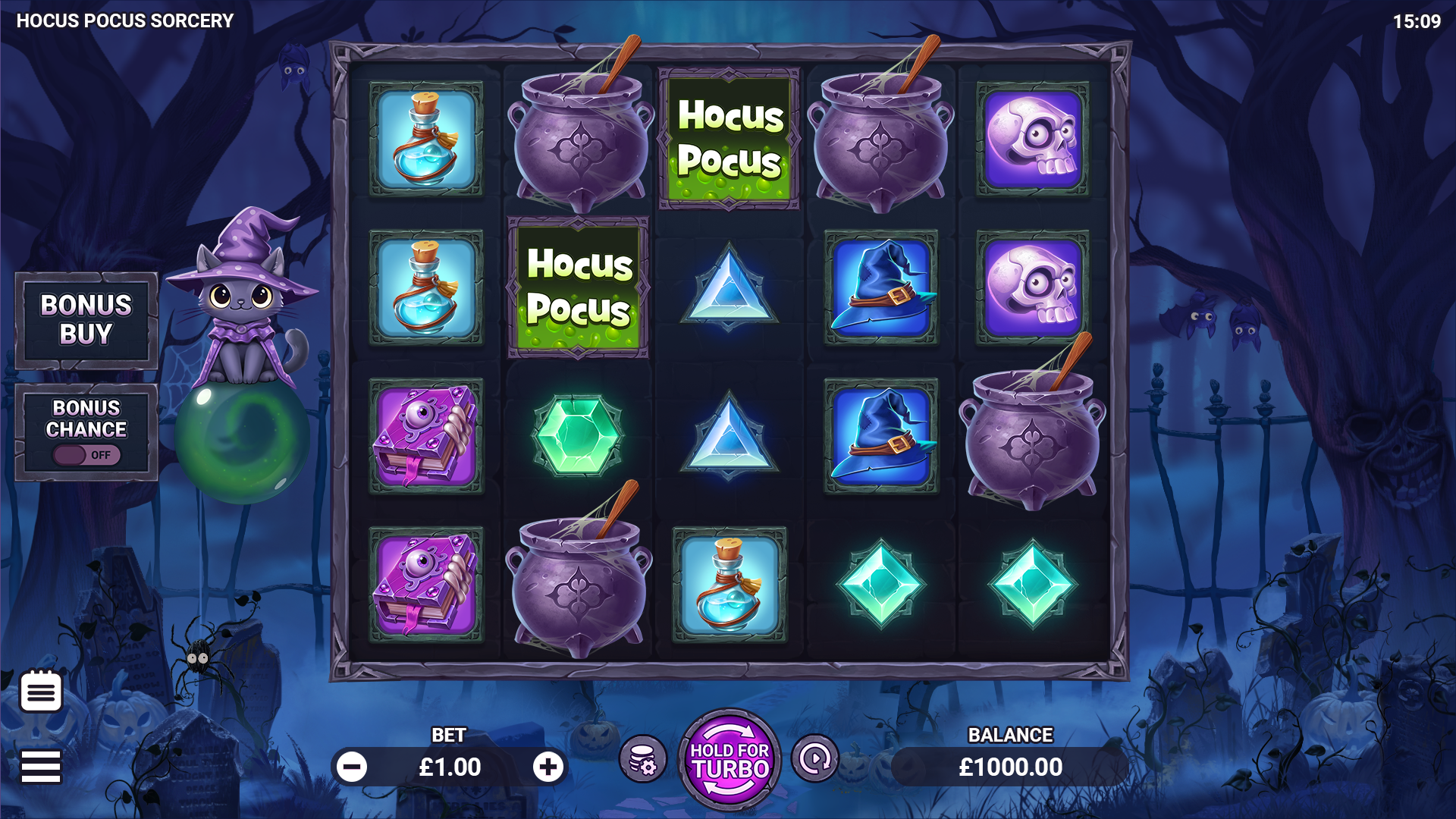Open the autoplay options
The height and width of the screenshot is (819, 1456).
(x=815, y=758)
